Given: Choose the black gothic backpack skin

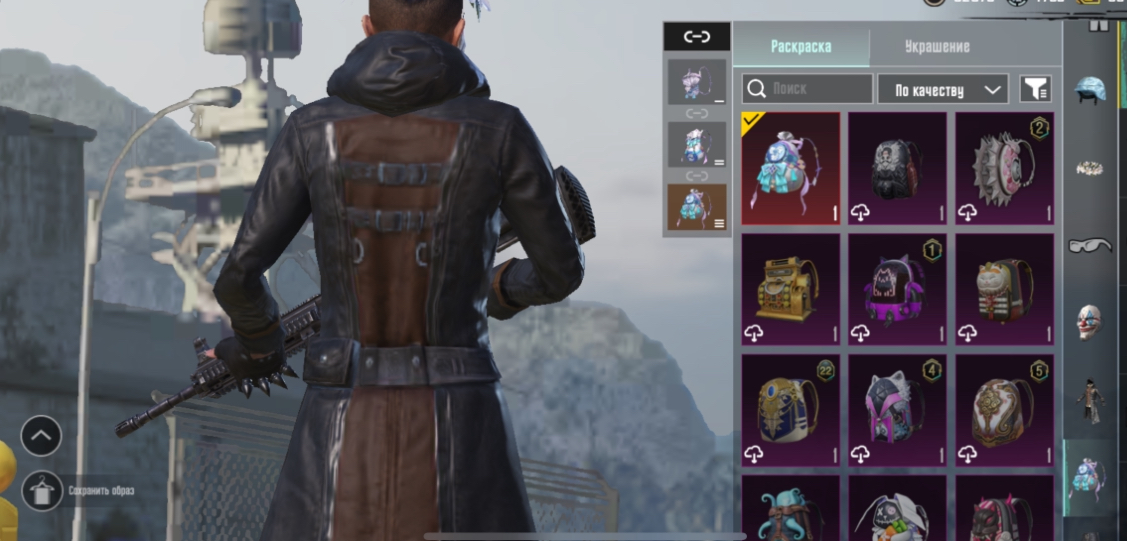Looking at the screenshot, I should pyautogui.click(x=897, y=168).
